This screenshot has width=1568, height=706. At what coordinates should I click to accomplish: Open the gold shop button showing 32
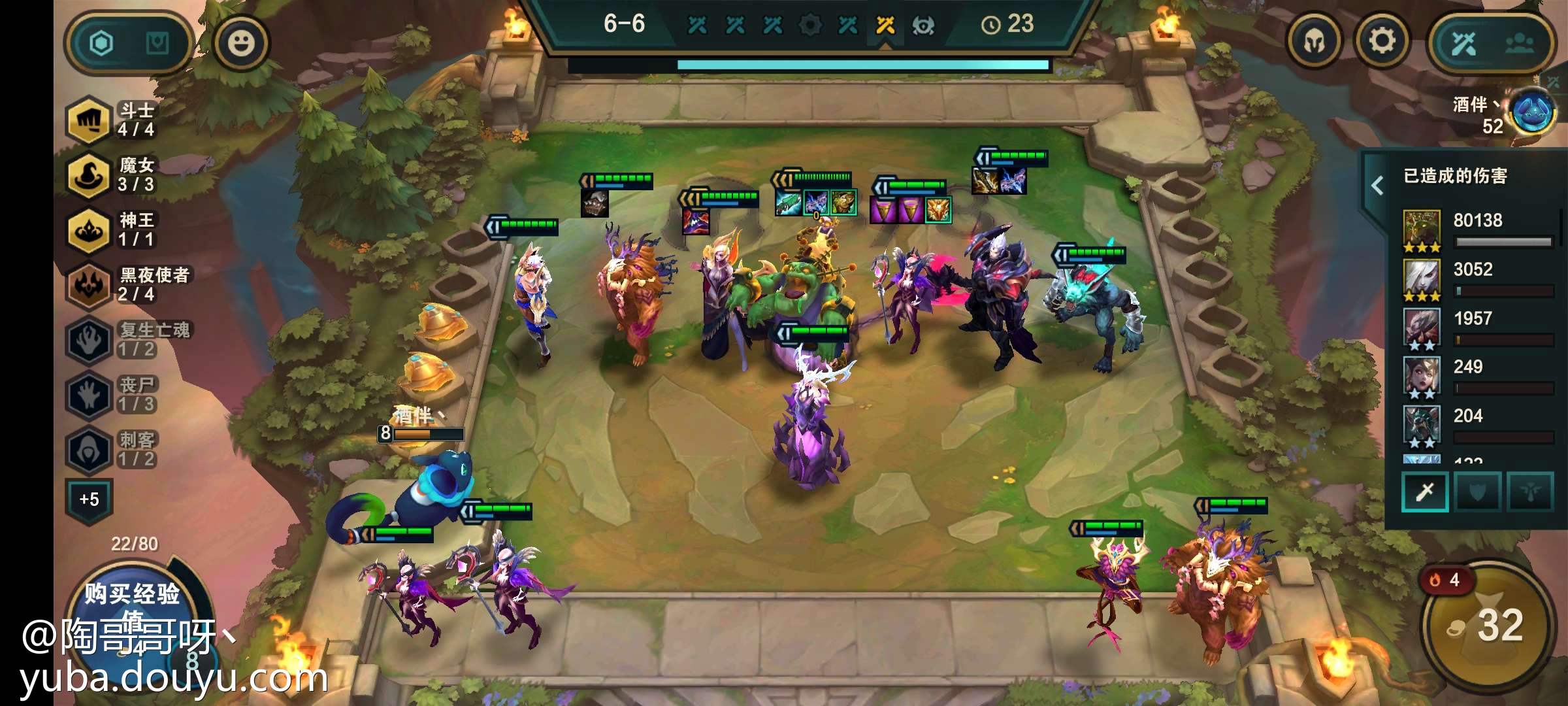pos(1487,625)
